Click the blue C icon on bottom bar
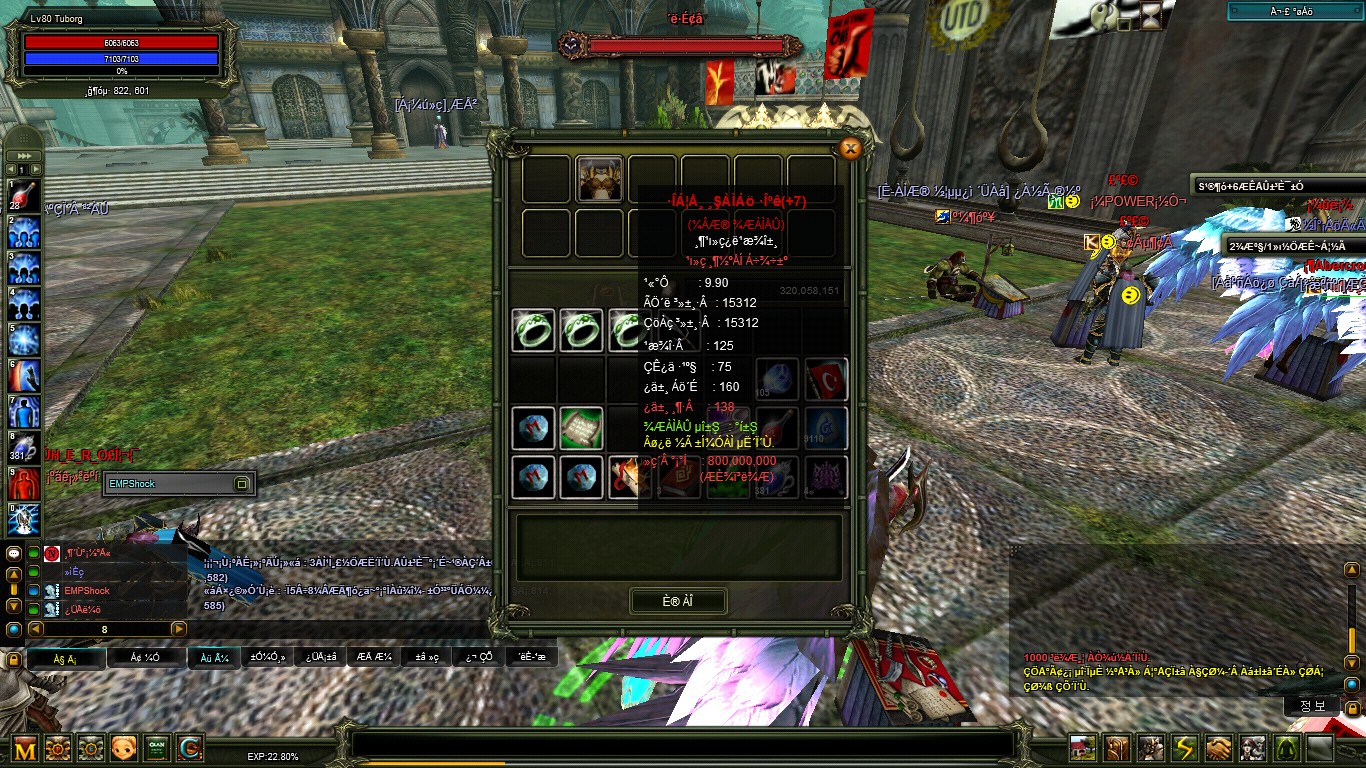The width and height of the screenshot is (1366, 768). click(190, 748)
